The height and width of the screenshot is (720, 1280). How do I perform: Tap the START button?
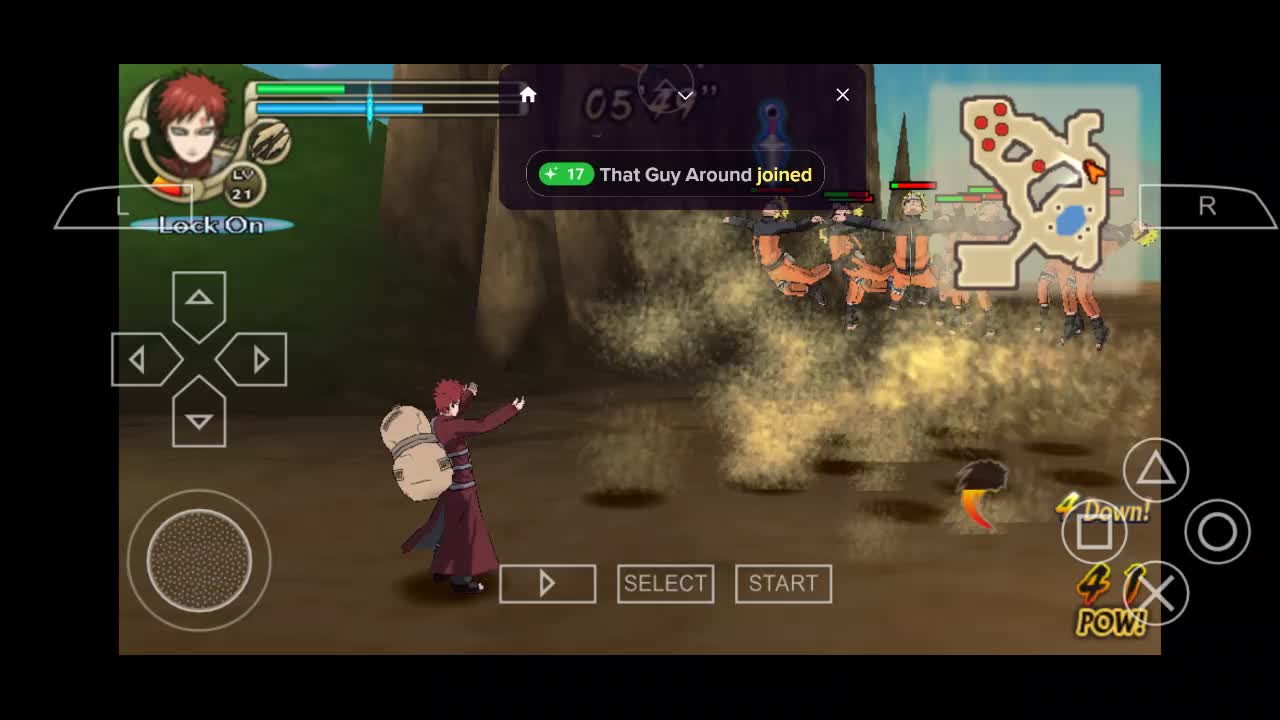783,583
